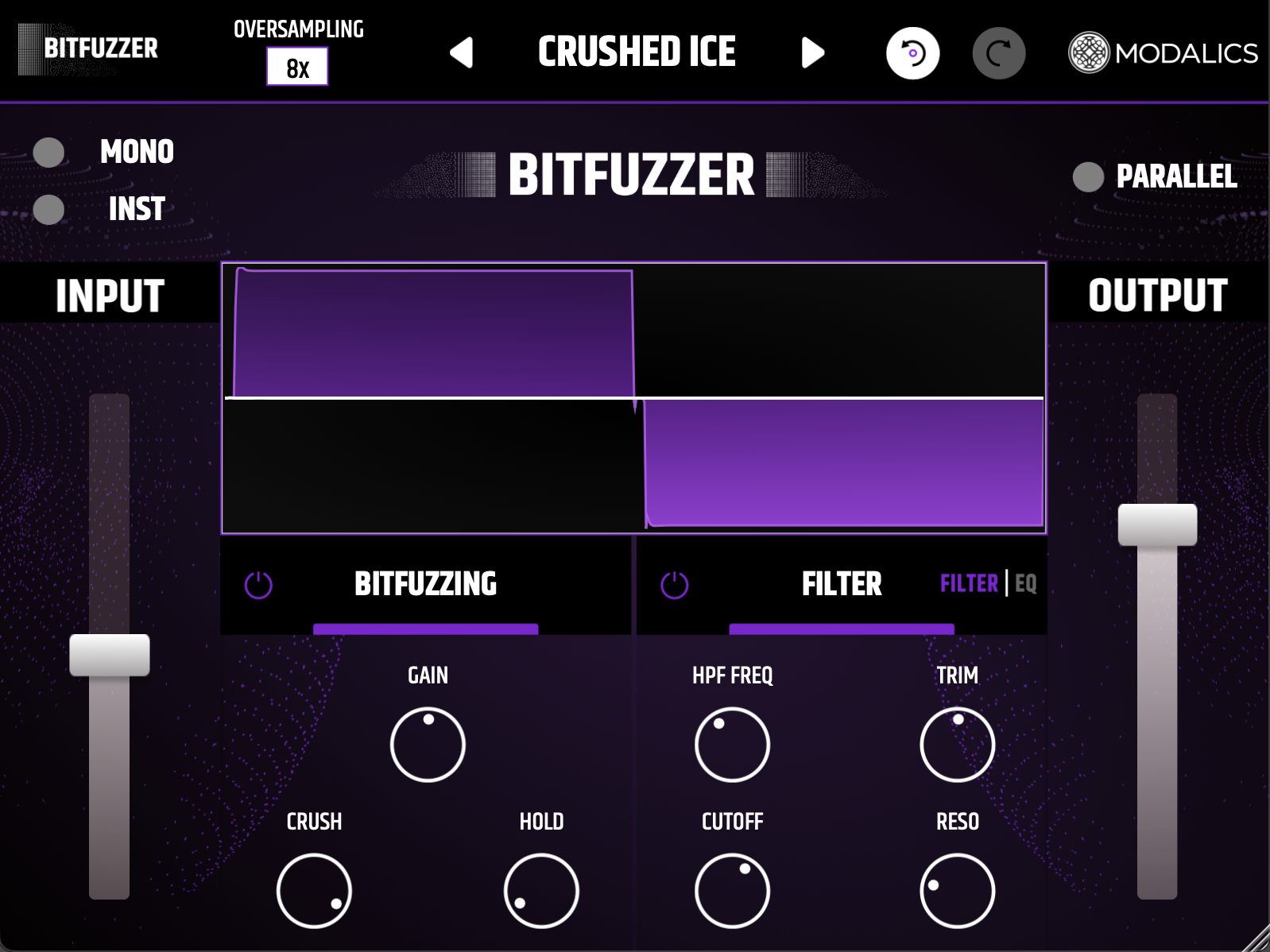Click the INPUT fader handle
The image size is (1270, 952).
pyautogui.click(x=111, y=655)
